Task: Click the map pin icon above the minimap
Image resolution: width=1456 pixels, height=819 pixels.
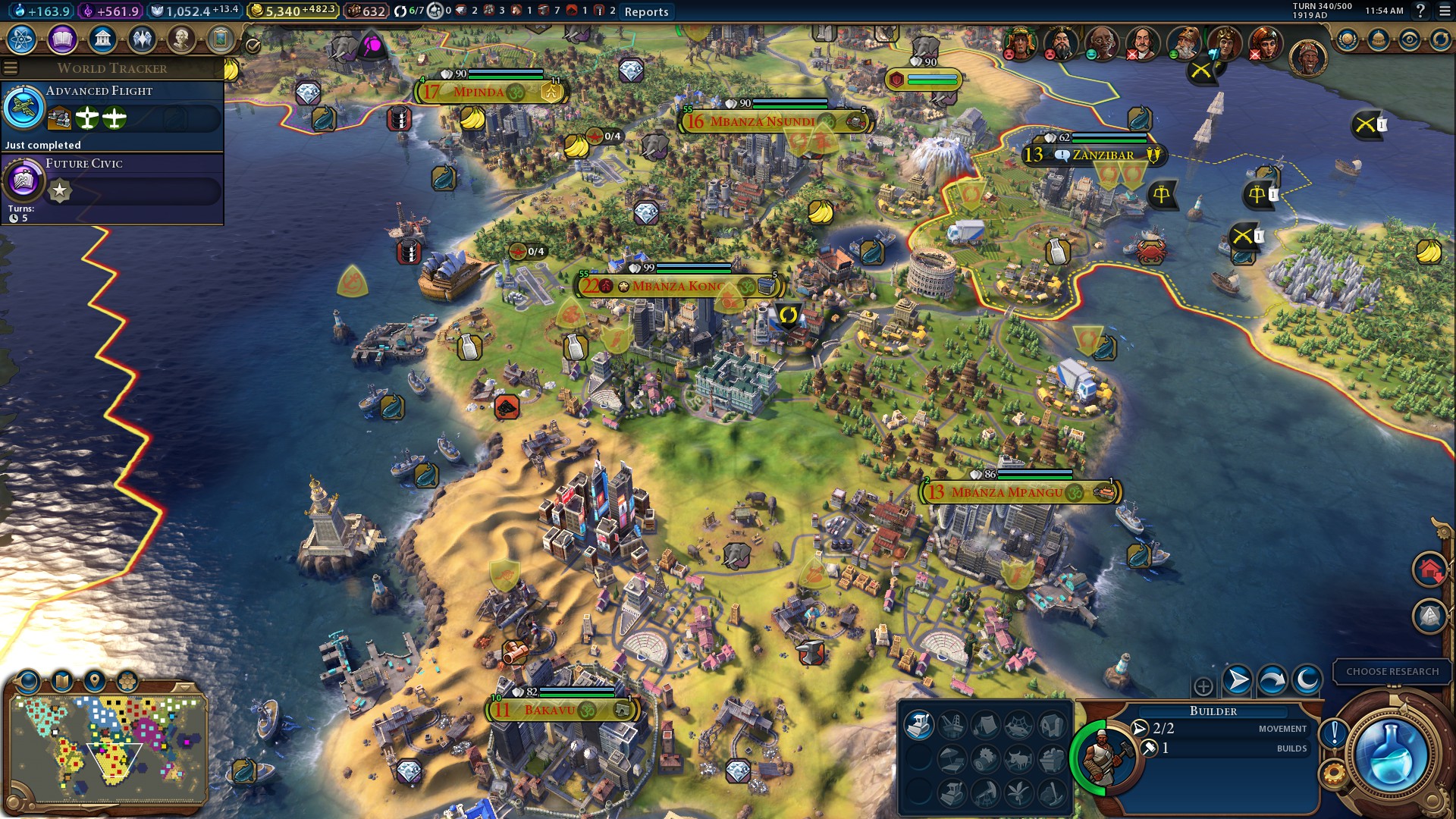Action: (x=95, y=680)
